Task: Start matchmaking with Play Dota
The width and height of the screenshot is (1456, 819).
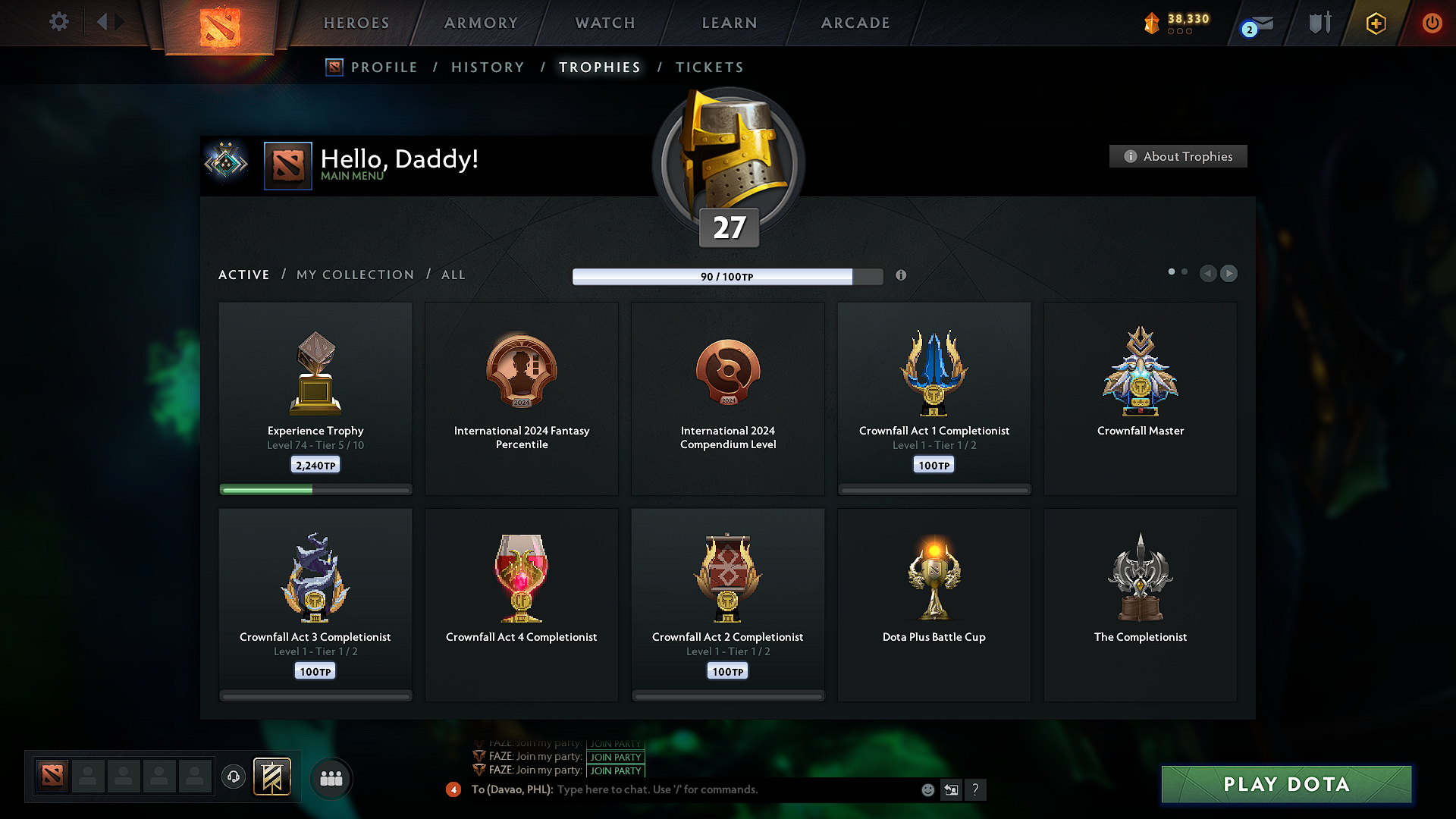Action: pos(1286,784)
